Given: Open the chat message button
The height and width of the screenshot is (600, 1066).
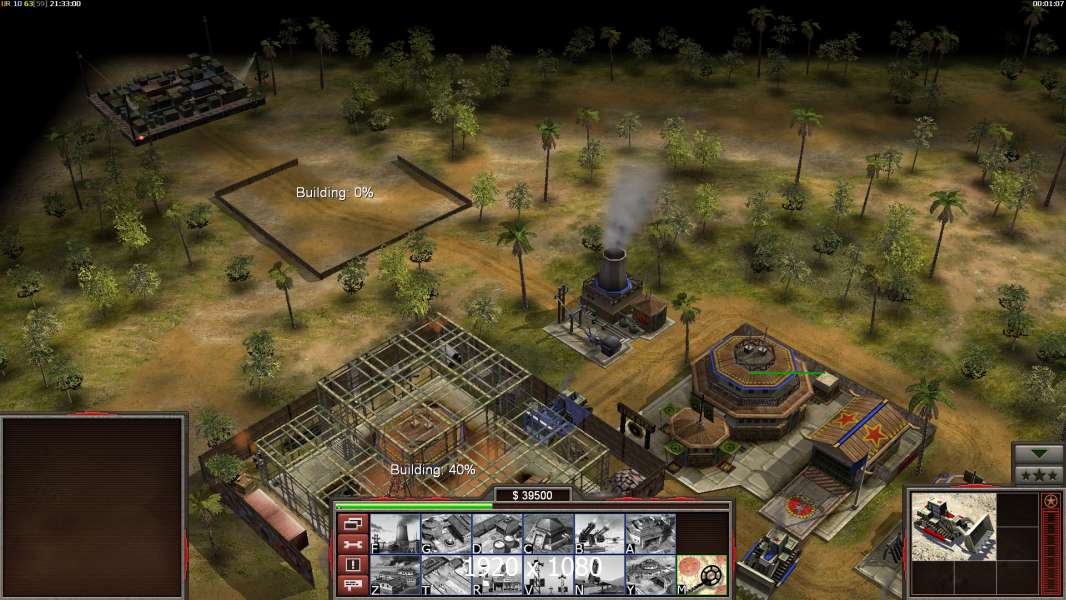Looking at the screenshot, I should point(352,585).
